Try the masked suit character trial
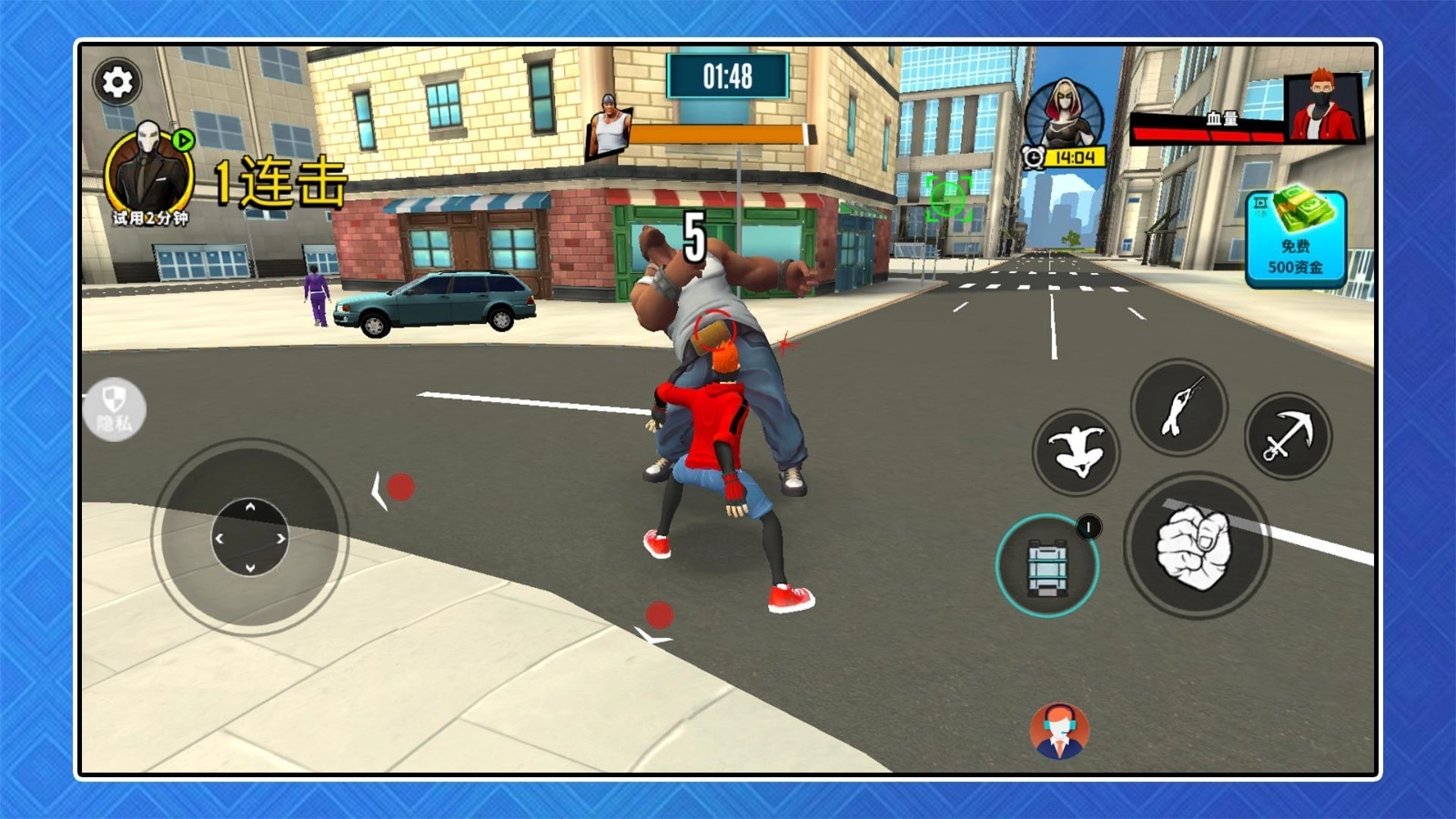Image resolution: width=1456 pixels, height=819 pixels. (x=149, y=173)
